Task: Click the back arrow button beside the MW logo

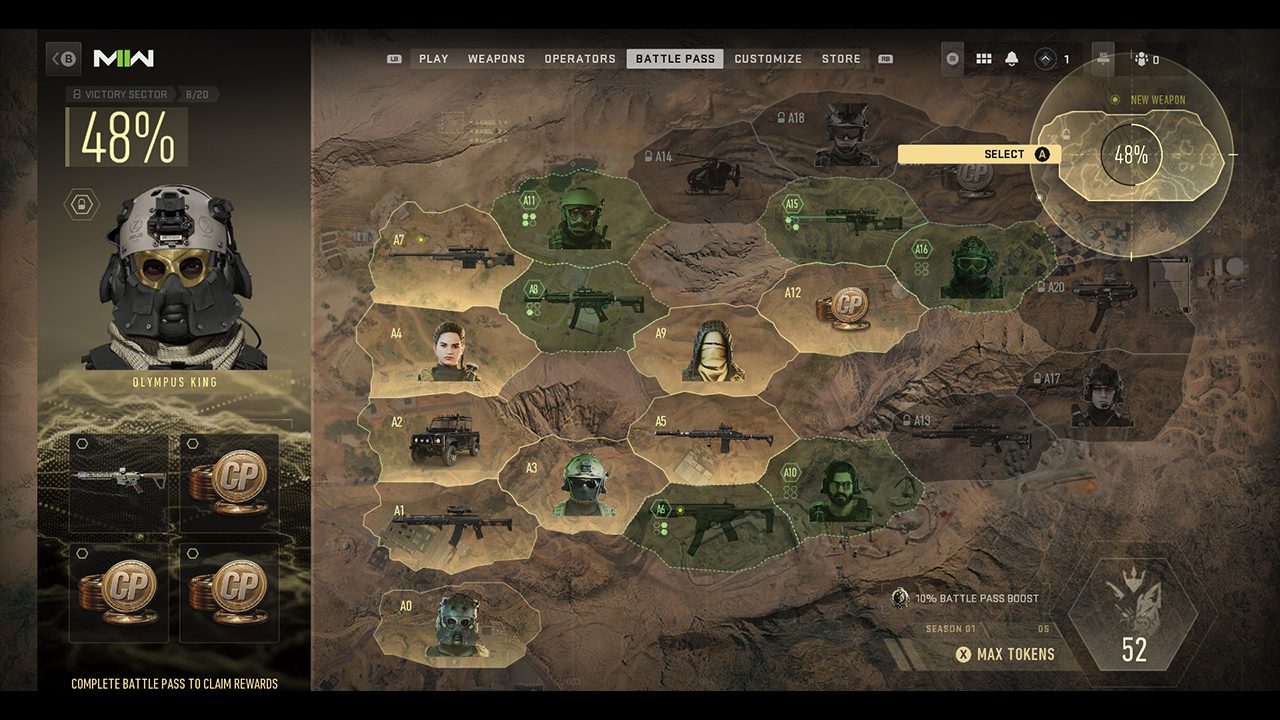Action: click(x=65, y=59)
